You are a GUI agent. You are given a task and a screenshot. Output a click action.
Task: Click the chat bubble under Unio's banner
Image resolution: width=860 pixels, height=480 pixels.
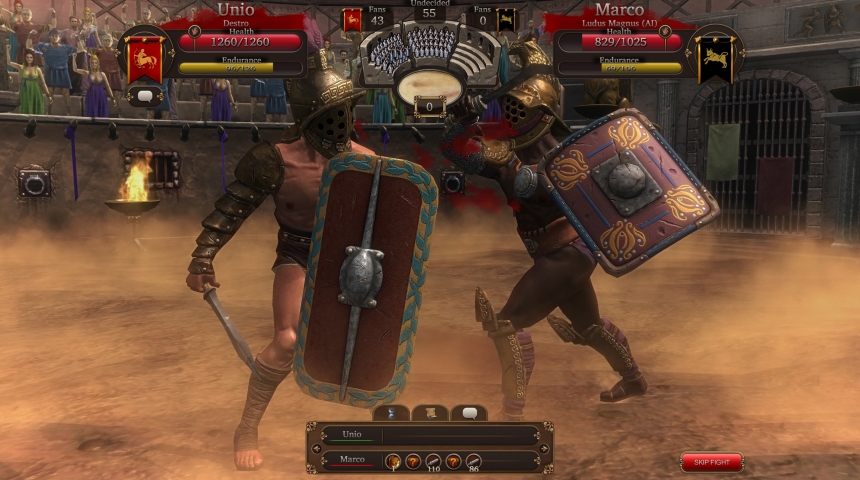pos(145,96)
